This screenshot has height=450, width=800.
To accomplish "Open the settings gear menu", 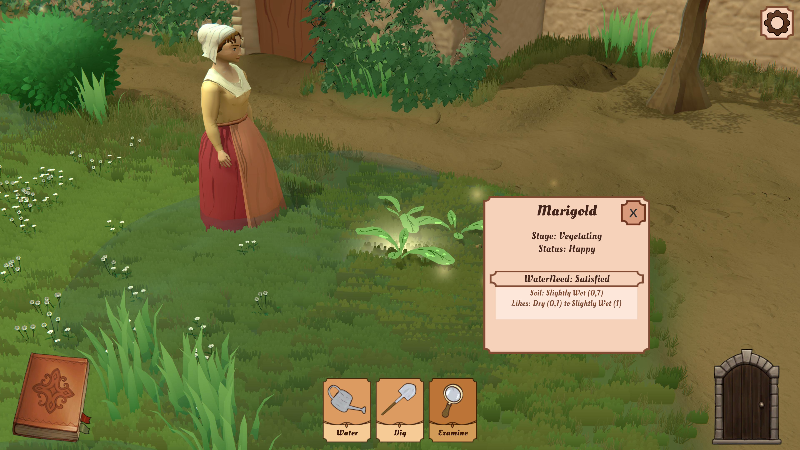I will [x=776, y=22].
